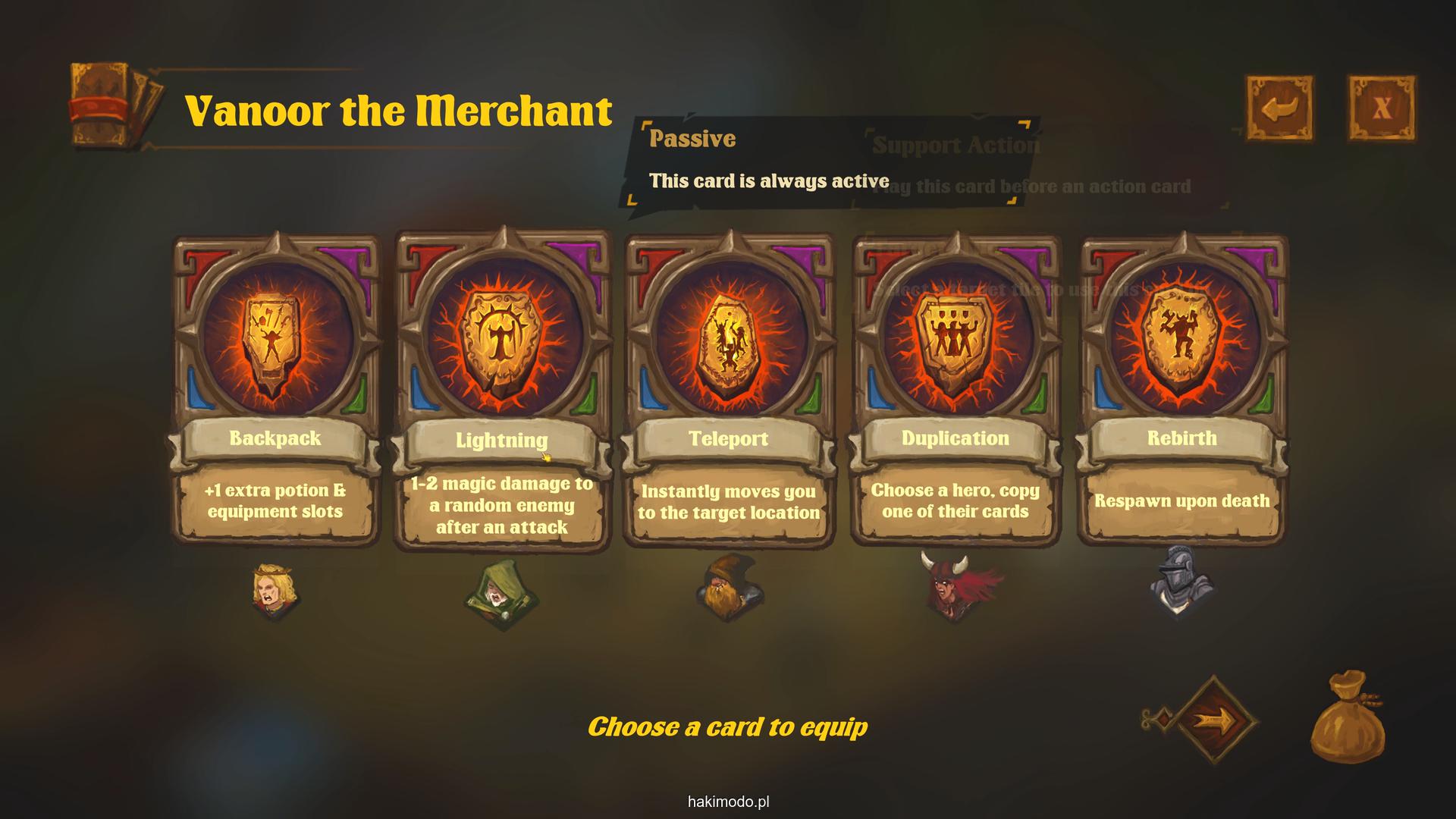1456x819 pixels.
Task: Click the back arrow button
Action: click(x=1280, y=108)
